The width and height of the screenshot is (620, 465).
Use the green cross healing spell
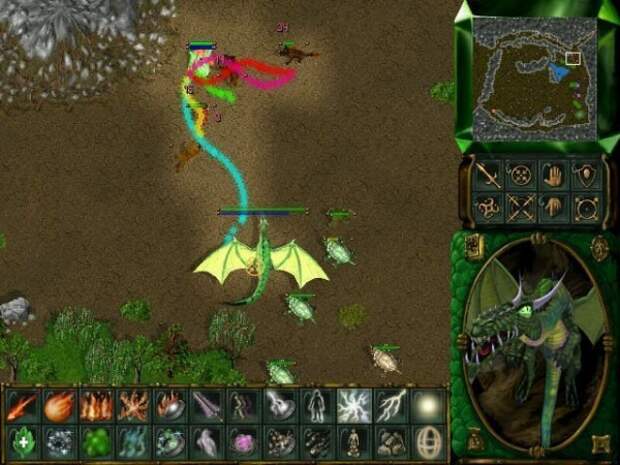(x=22, y=441)
